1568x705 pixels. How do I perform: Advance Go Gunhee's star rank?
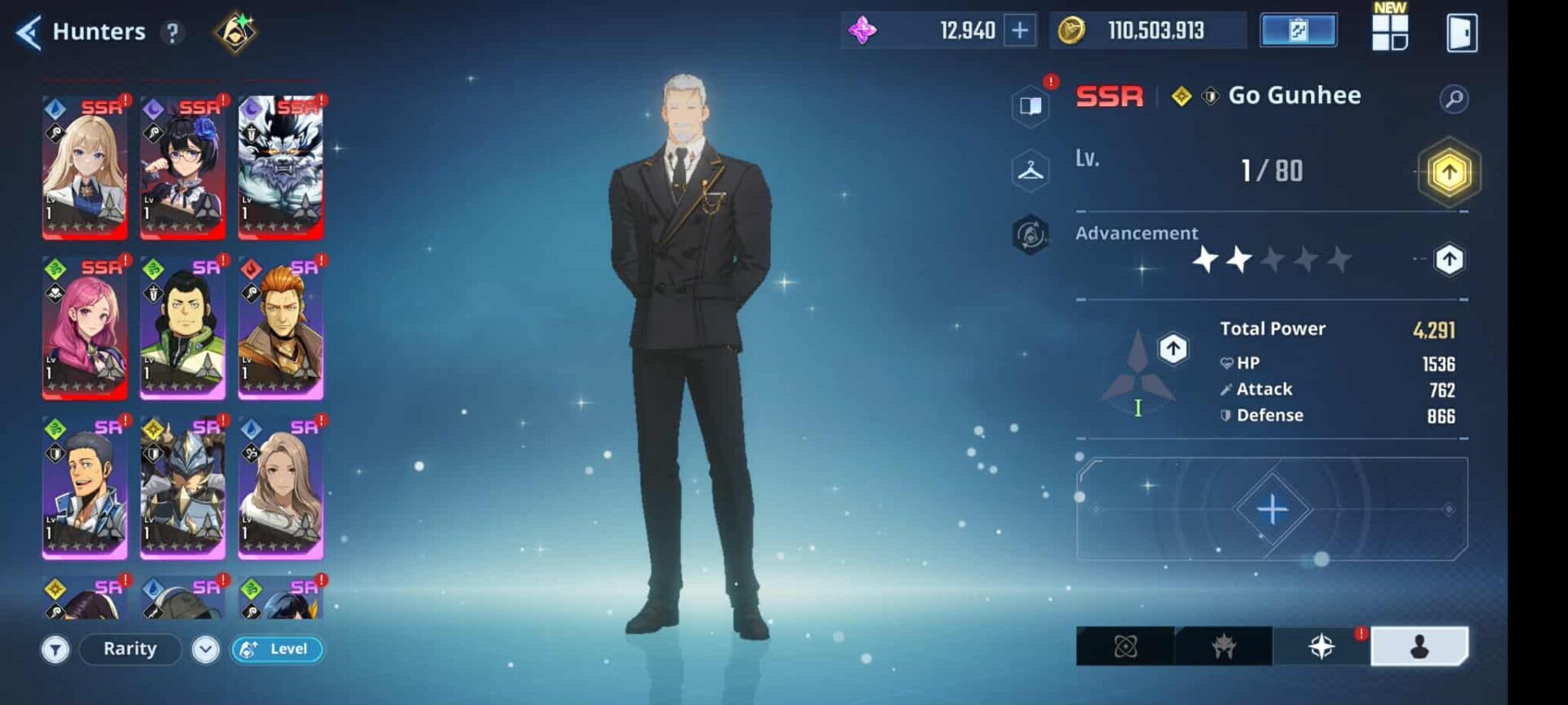(x=1449, y=260)
